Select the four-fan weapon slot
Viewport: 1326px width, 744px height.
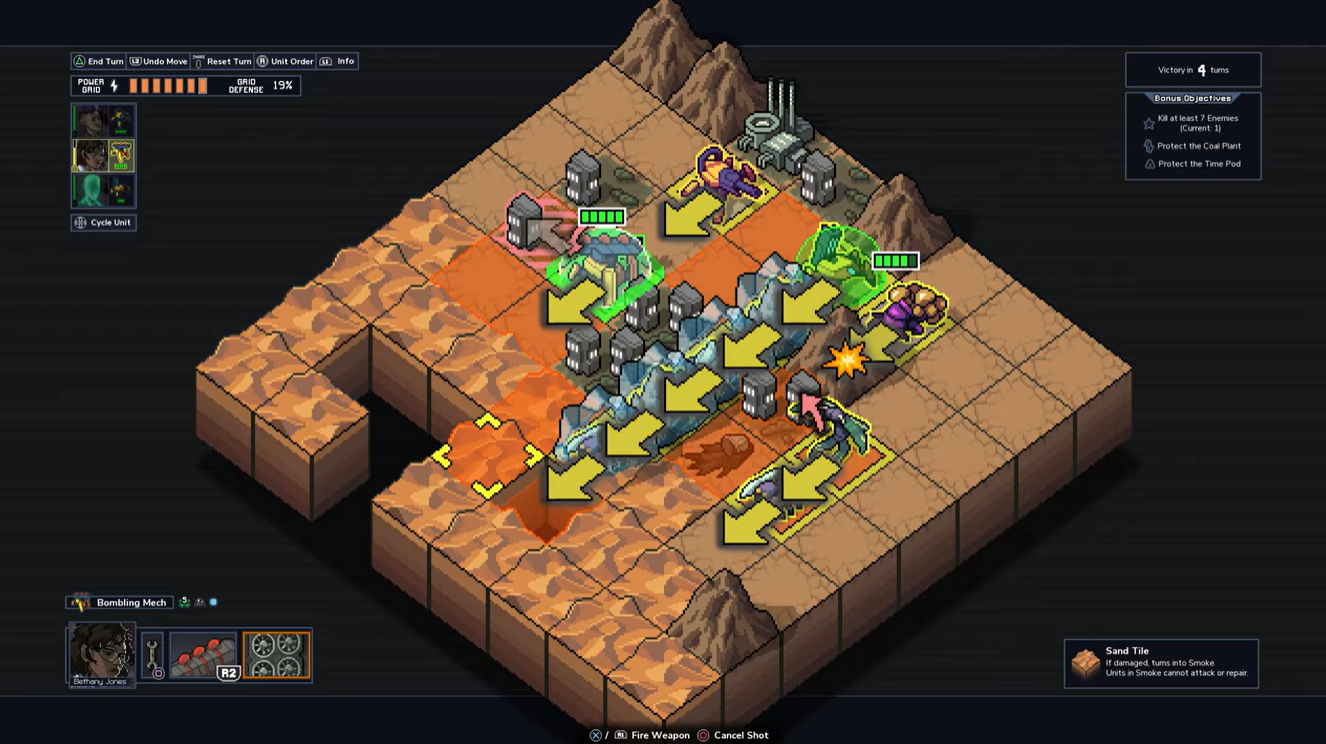(x=277, y=655)
